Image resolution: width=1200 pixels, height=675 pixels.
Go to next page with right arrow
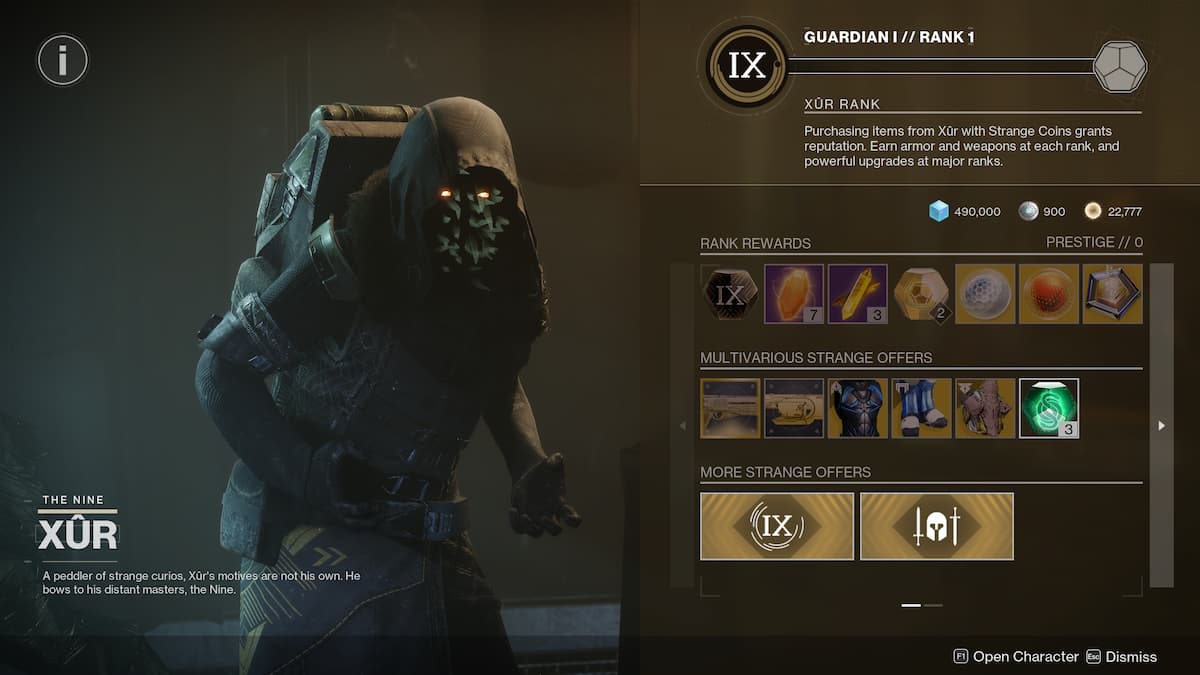(1161, 426)
